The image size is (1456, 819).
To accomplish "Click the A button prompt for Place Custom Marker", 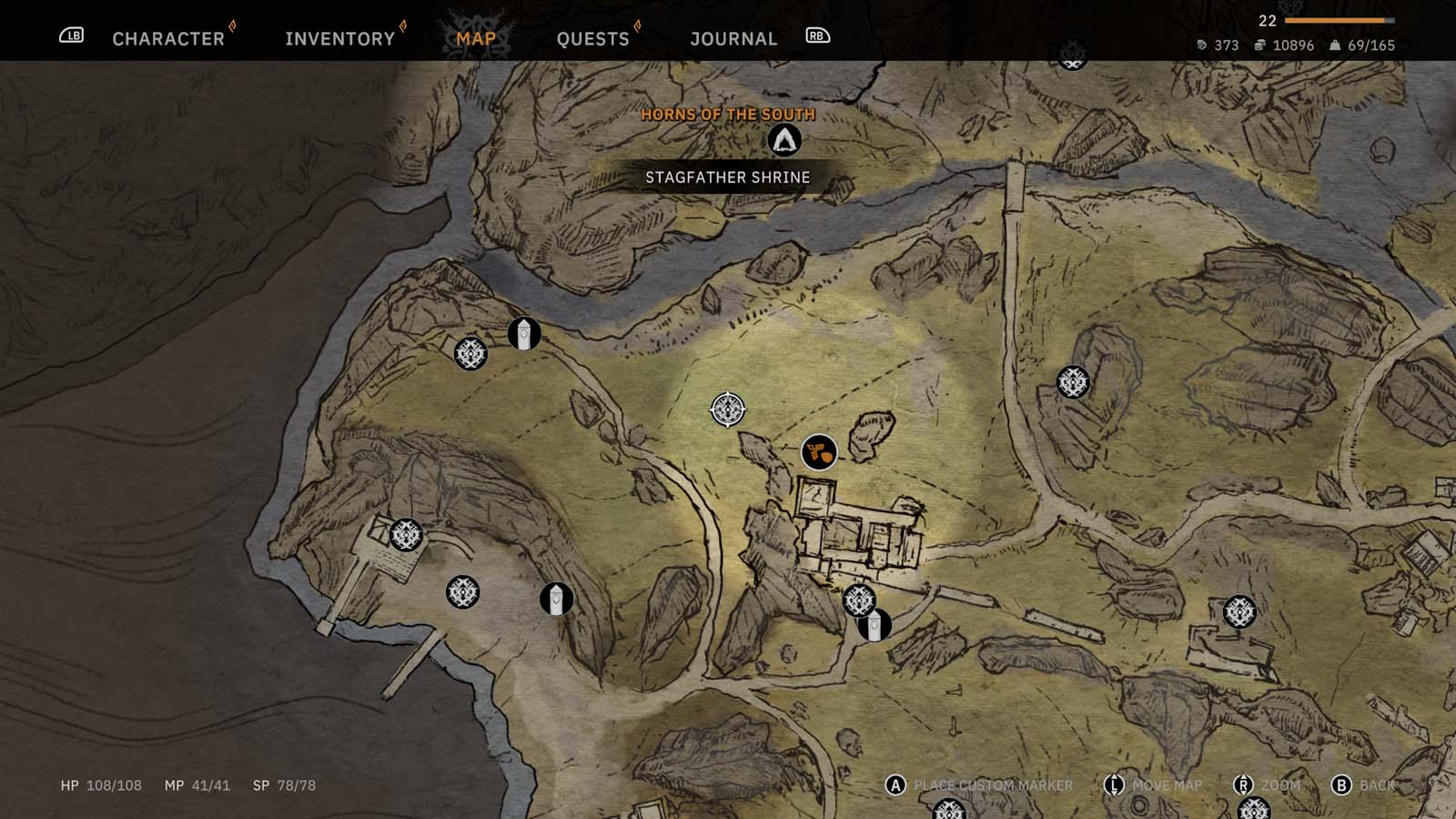I will click(894, 783).
